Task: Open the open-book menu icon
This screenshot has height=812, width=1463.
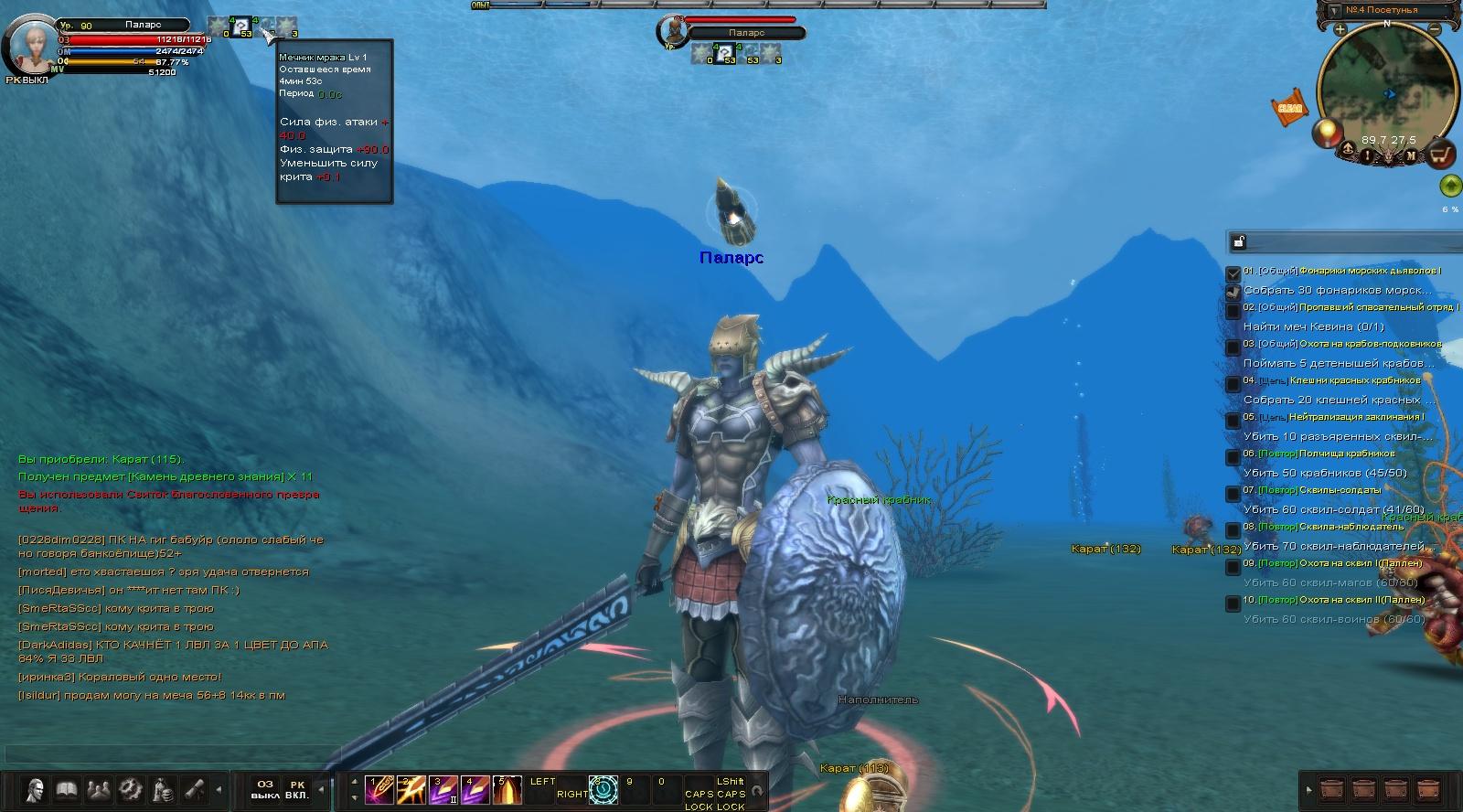Action: (x=67, y=789)
